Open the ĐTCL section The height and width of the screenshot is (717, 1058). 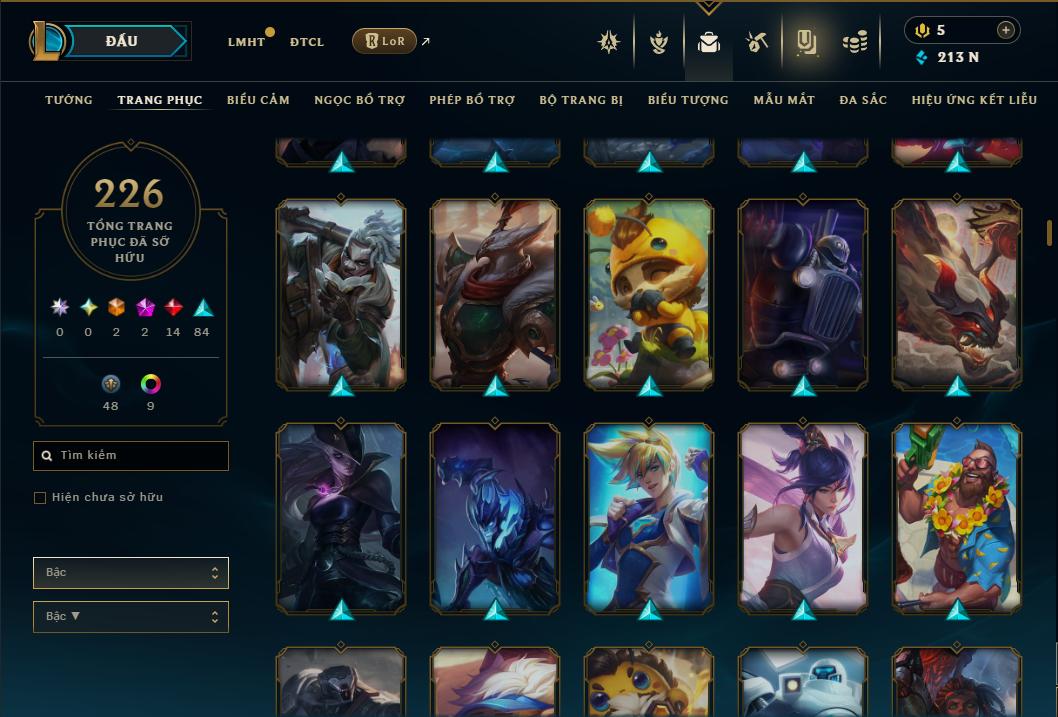click(307, 42)
